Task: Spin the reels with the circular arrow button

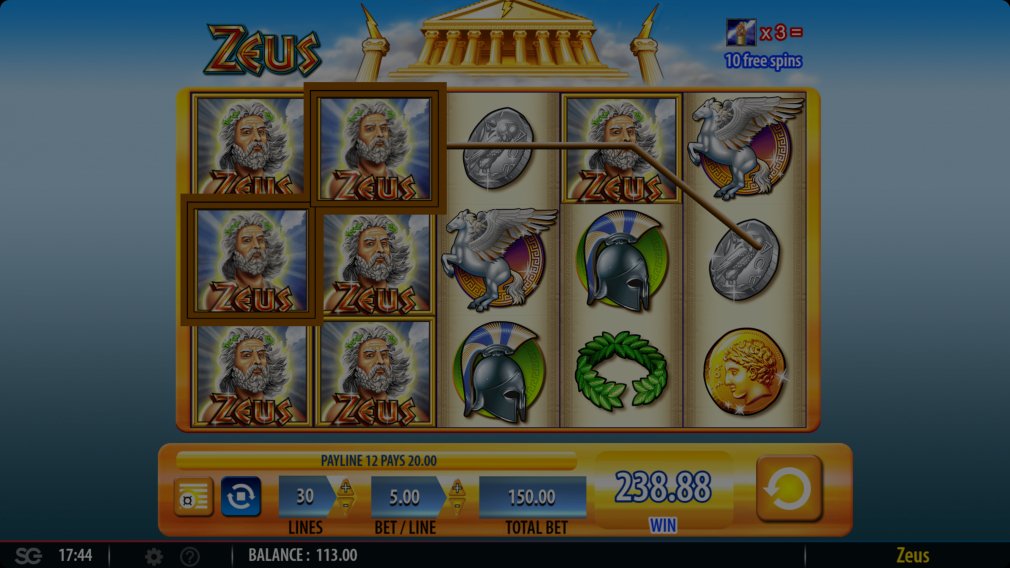Action: 789,489
